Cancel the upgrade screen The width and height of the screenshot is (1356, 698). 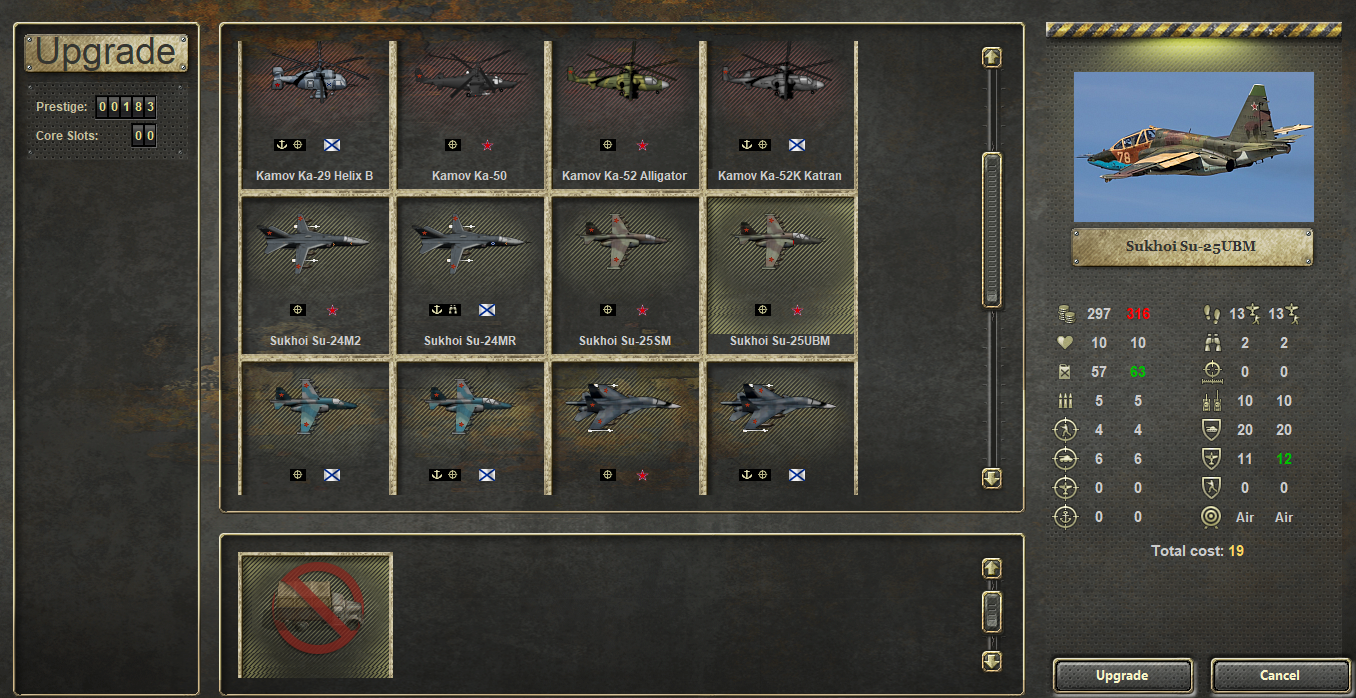[x=1279, y=675]
